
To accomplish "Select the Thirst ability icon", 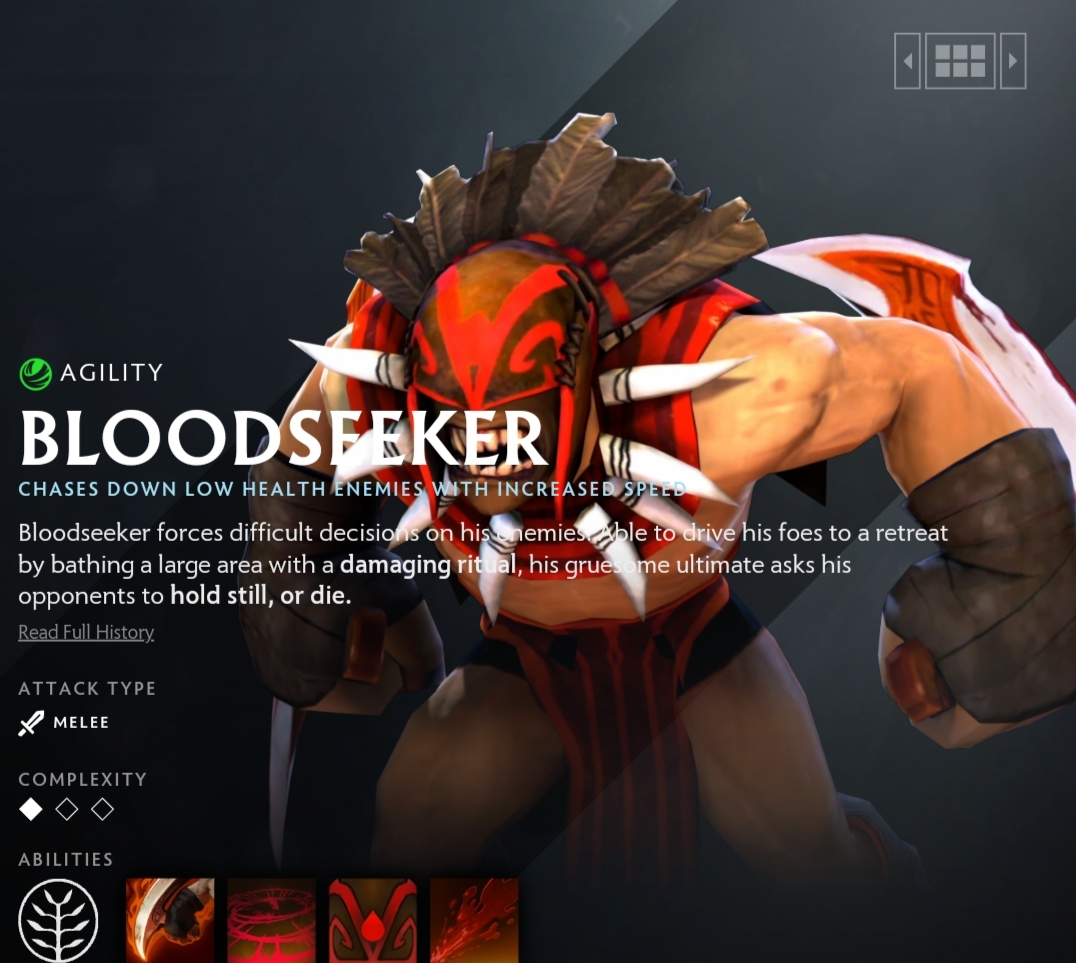I will coord(373,921).
